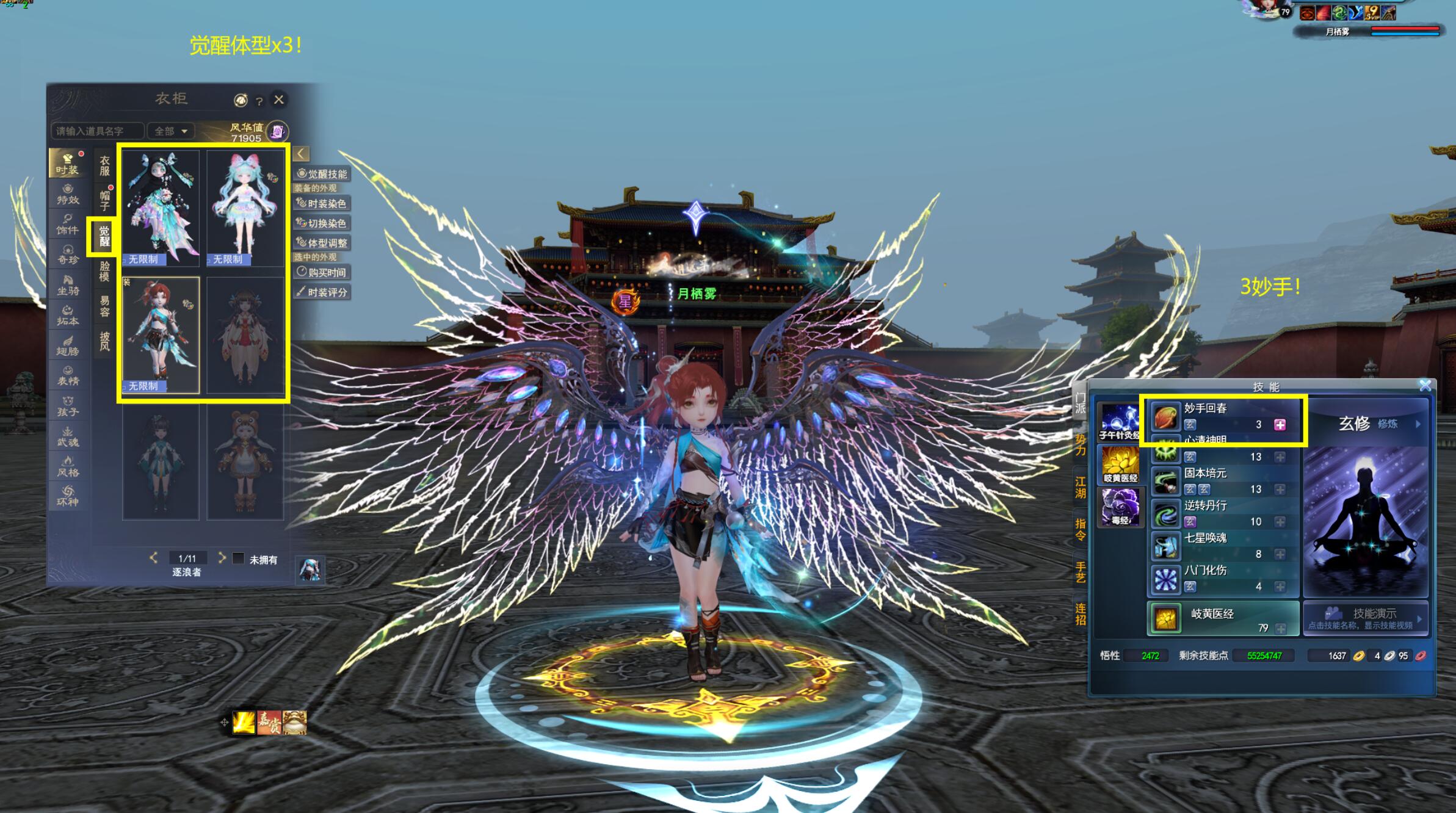The width and height of the screenshot is (1456, 813).
Task: Select the 岐黄医经 skill book icon
Action: (1120, 464)
